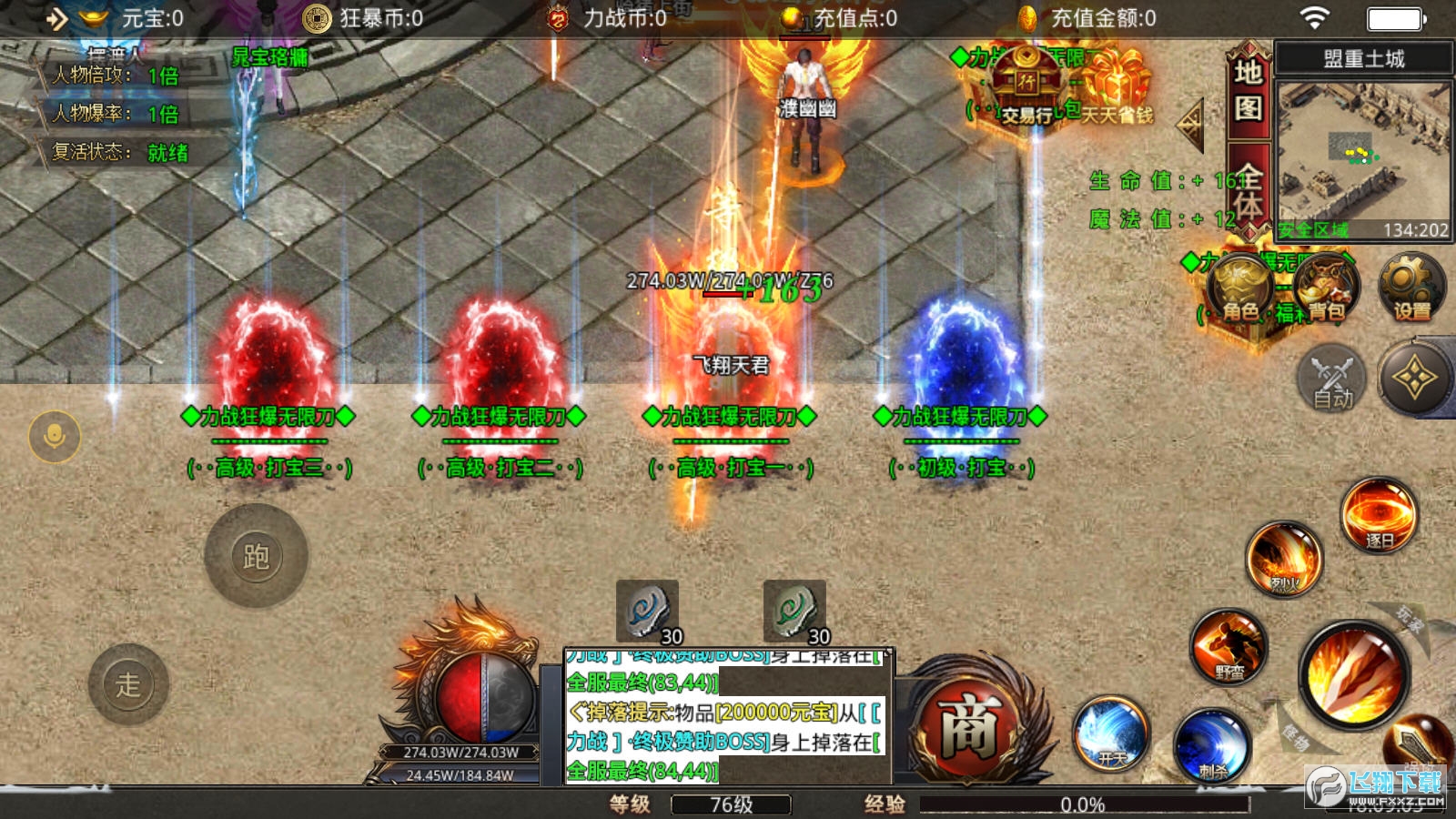Toggle 自动 auto-combat
The image size is (1456, 819).
[1332, 379]
